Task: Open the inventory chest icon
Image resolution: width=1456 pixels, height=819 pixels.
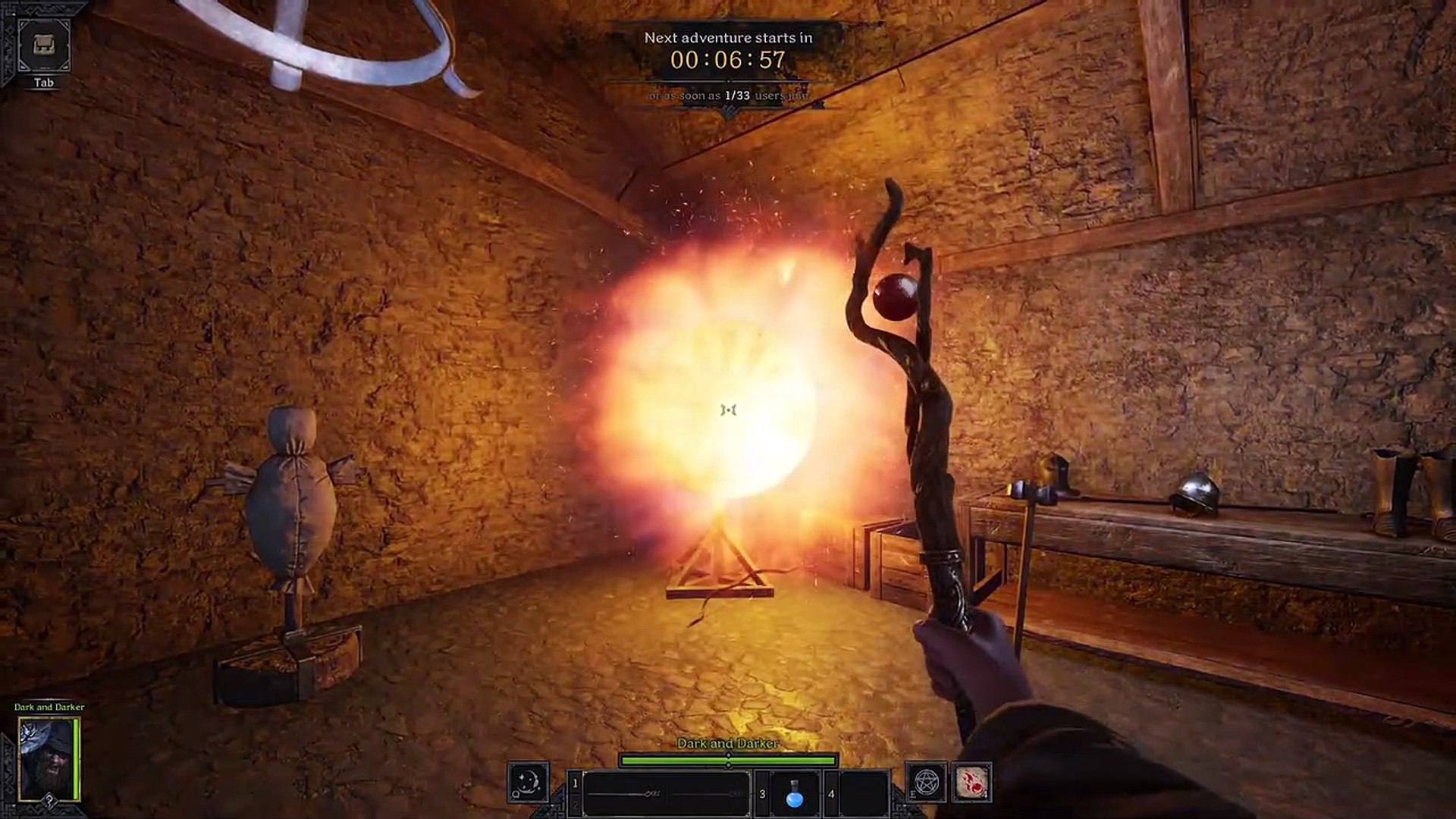Action: (x=44, y=45)
